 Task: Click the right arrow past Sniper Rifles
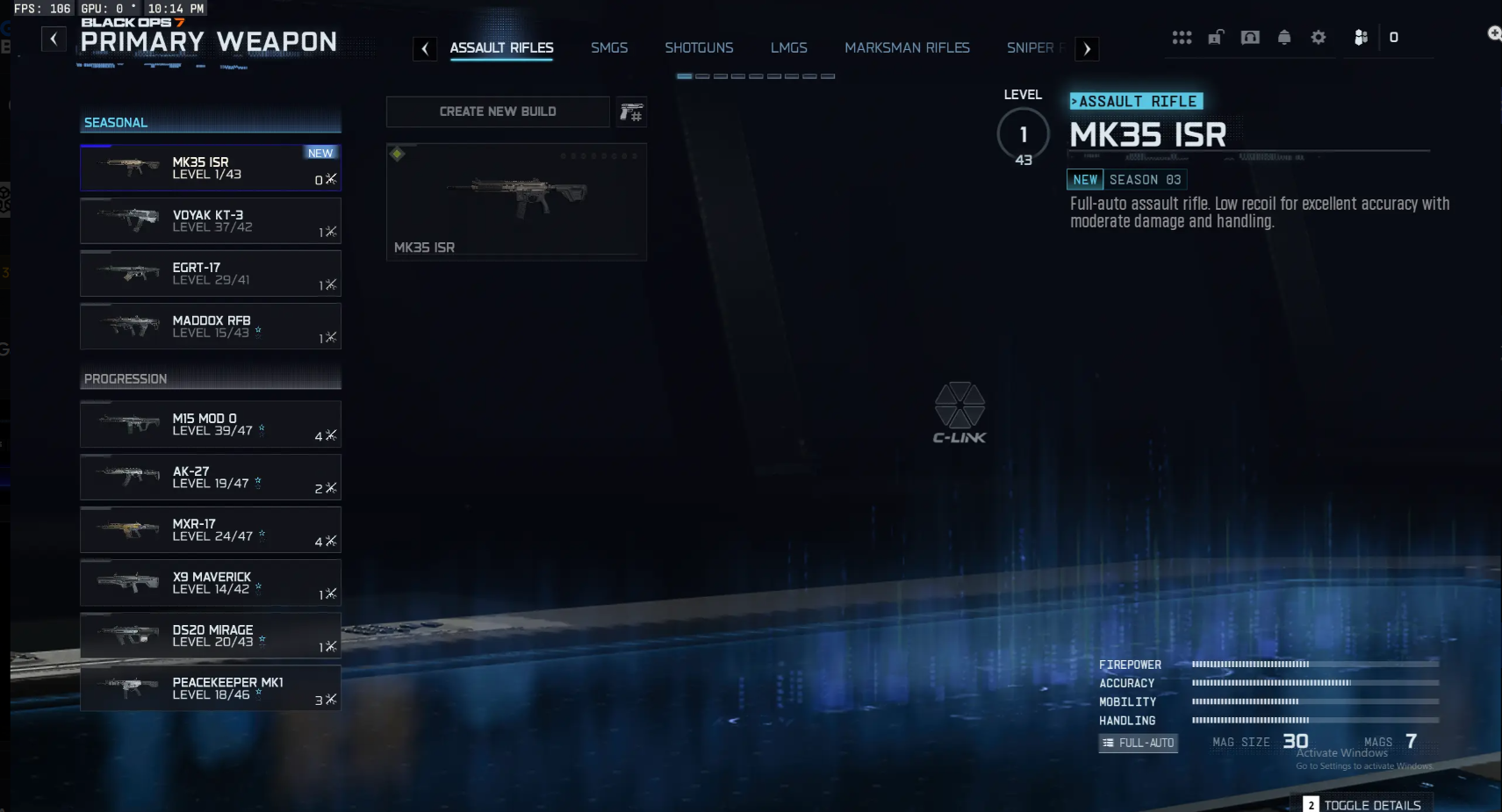tap(1087, 49)
